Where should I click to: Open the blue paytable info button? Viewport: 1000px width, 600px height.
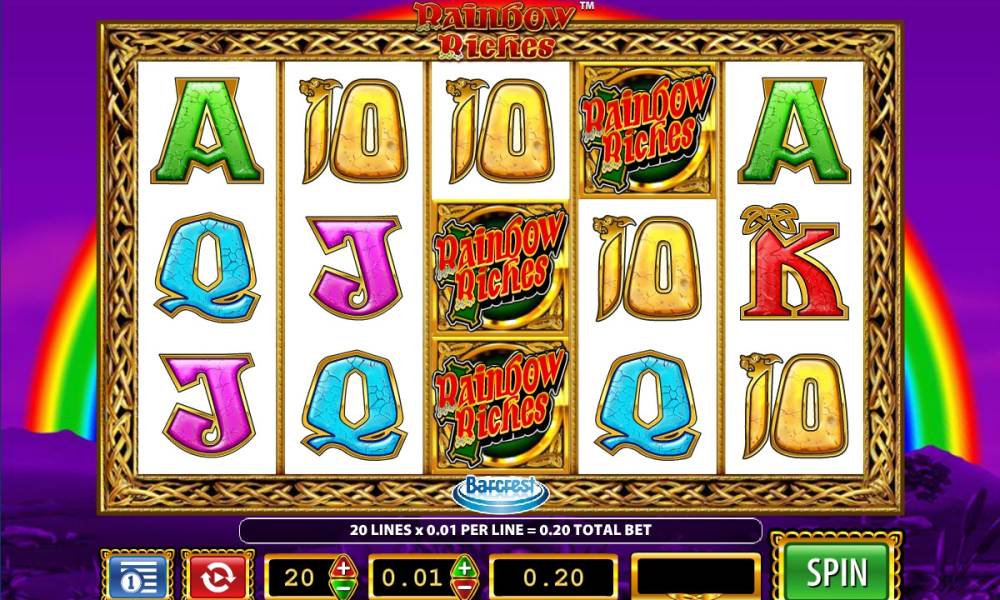coord(136,577)
